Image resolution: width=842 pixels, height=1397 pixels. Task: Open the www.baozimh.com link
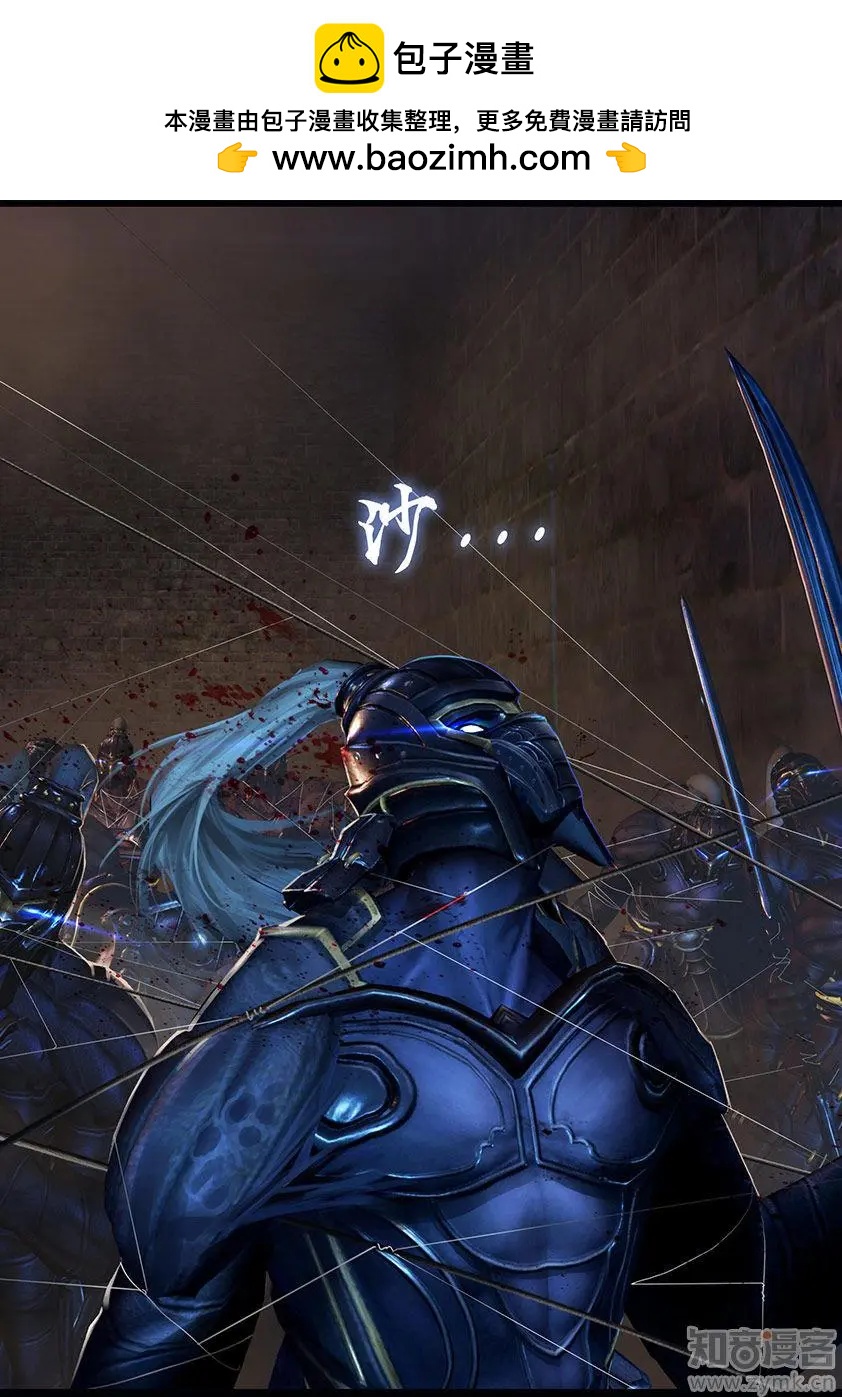(x=431, y=158)
